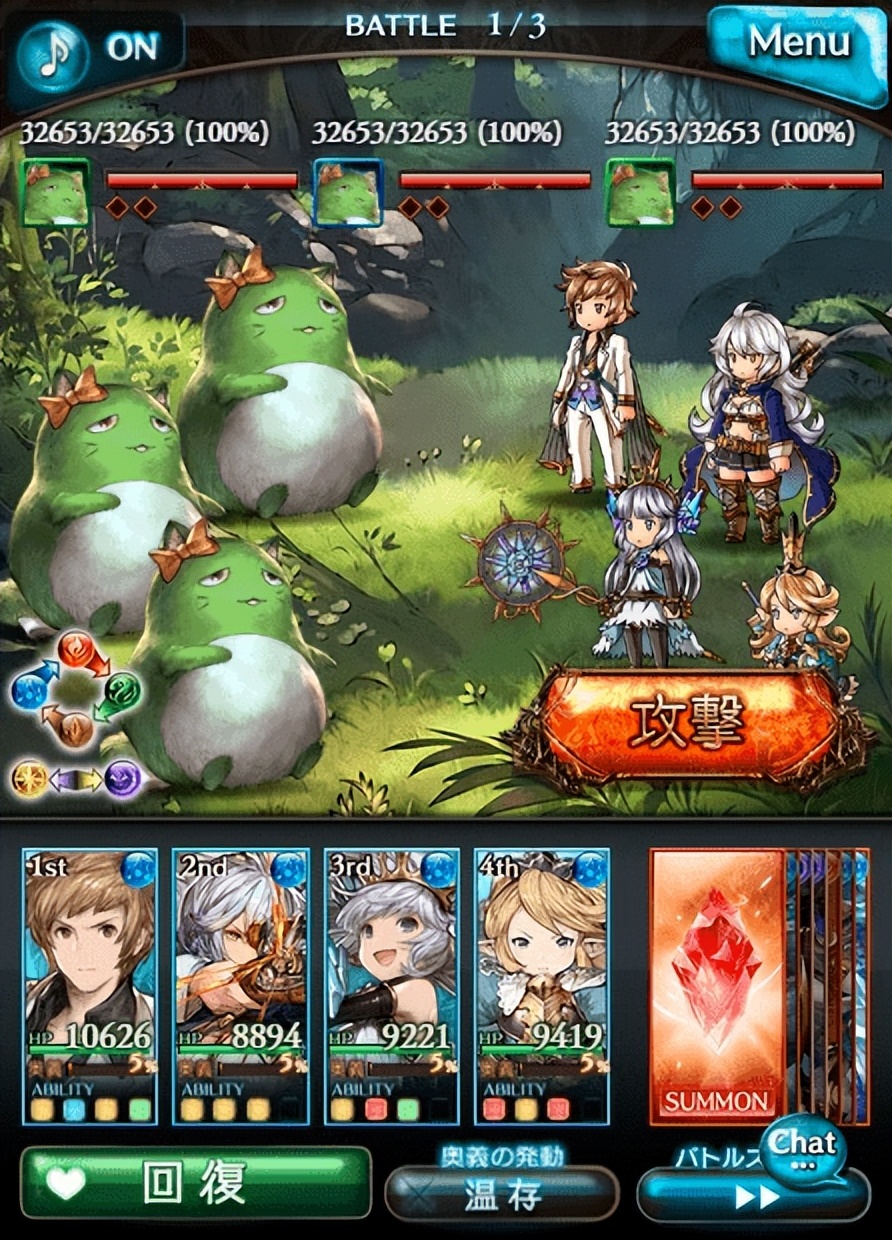
Task: Choose the 2nd party member card
Action: pyautogui.click(x=241, y=985)
